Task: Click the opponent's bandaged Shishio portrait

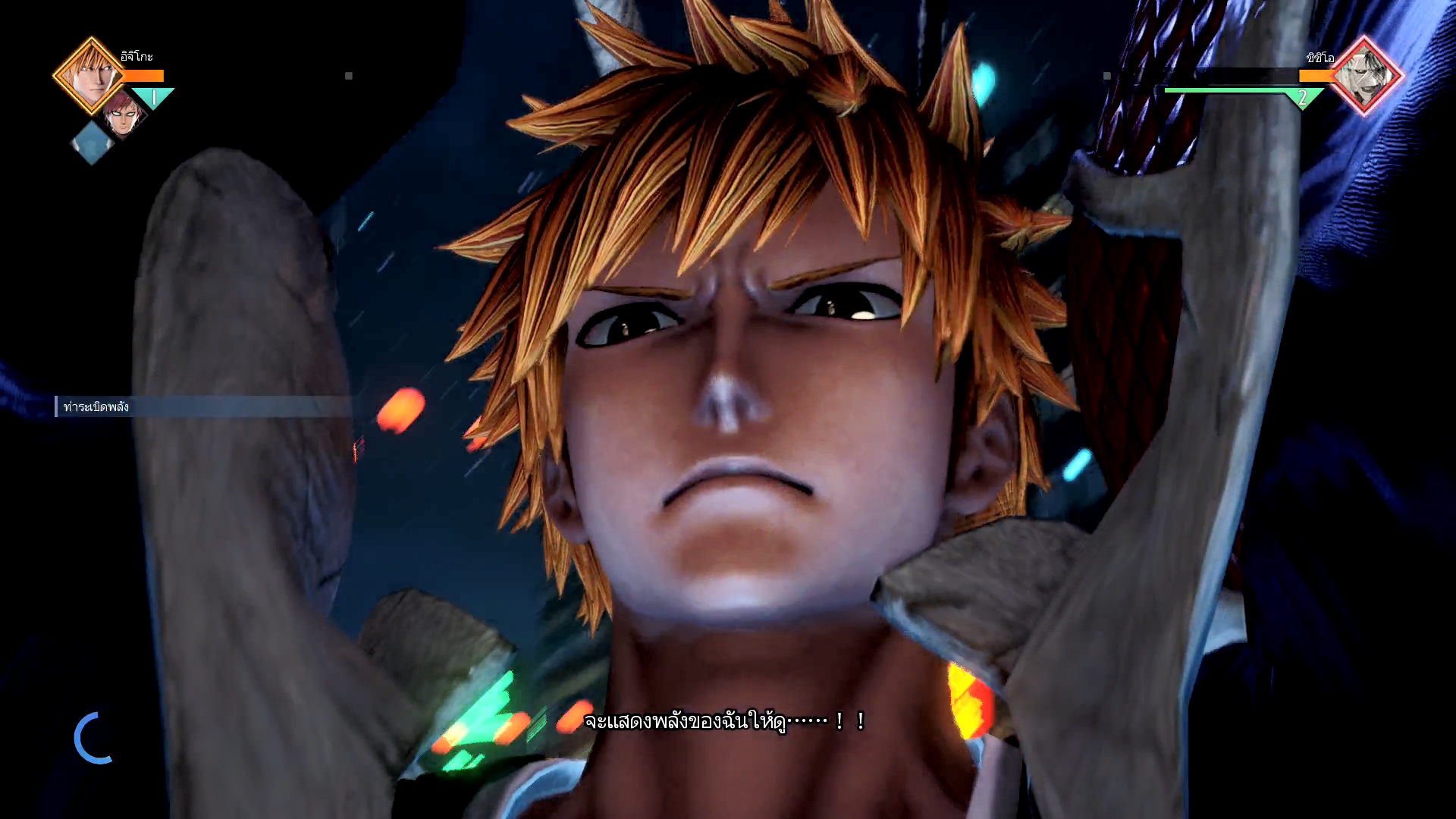Action: (1365, 76)
